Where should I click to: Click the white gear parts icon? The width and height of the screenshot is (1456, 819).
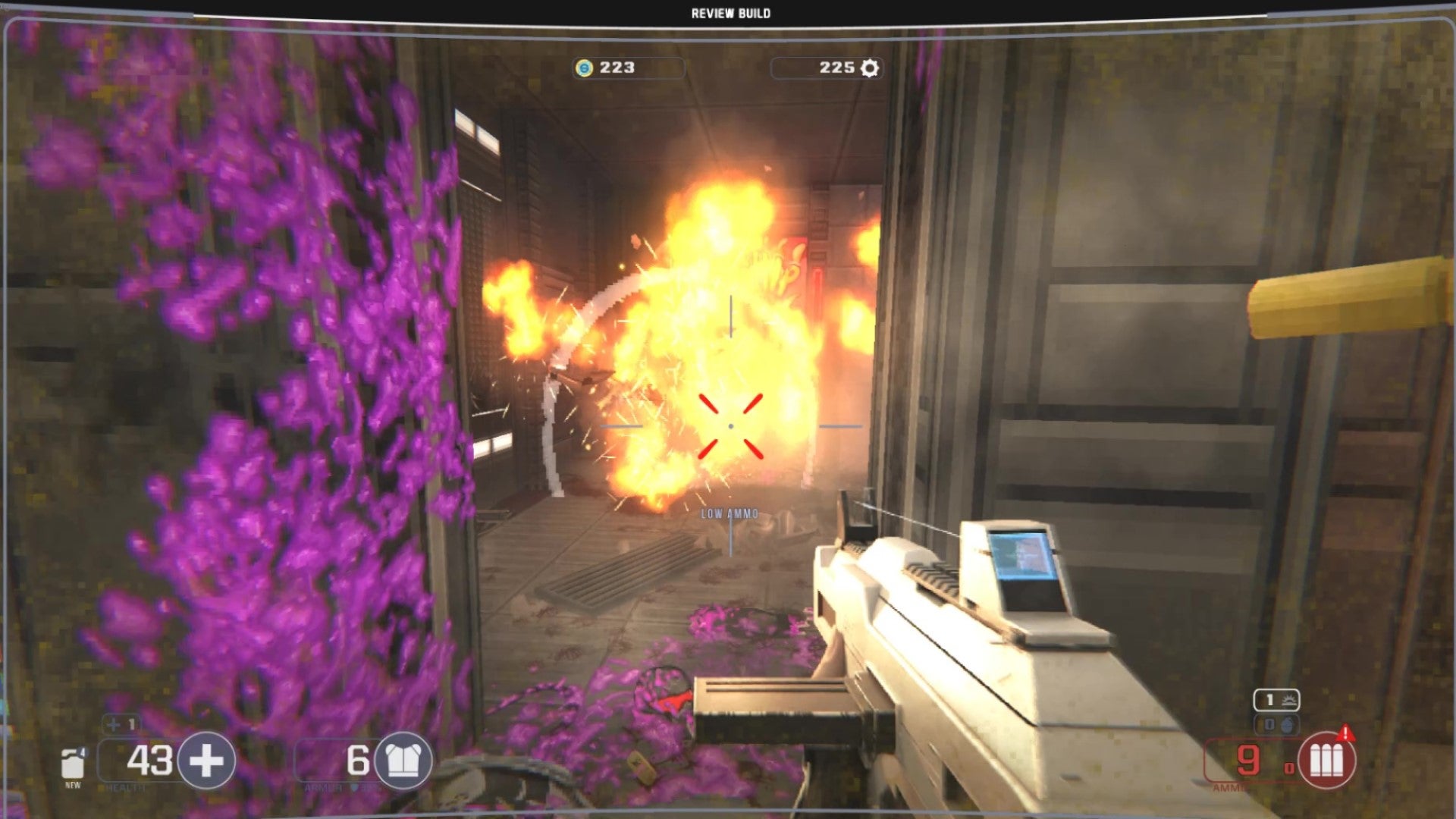pos(870,68)
